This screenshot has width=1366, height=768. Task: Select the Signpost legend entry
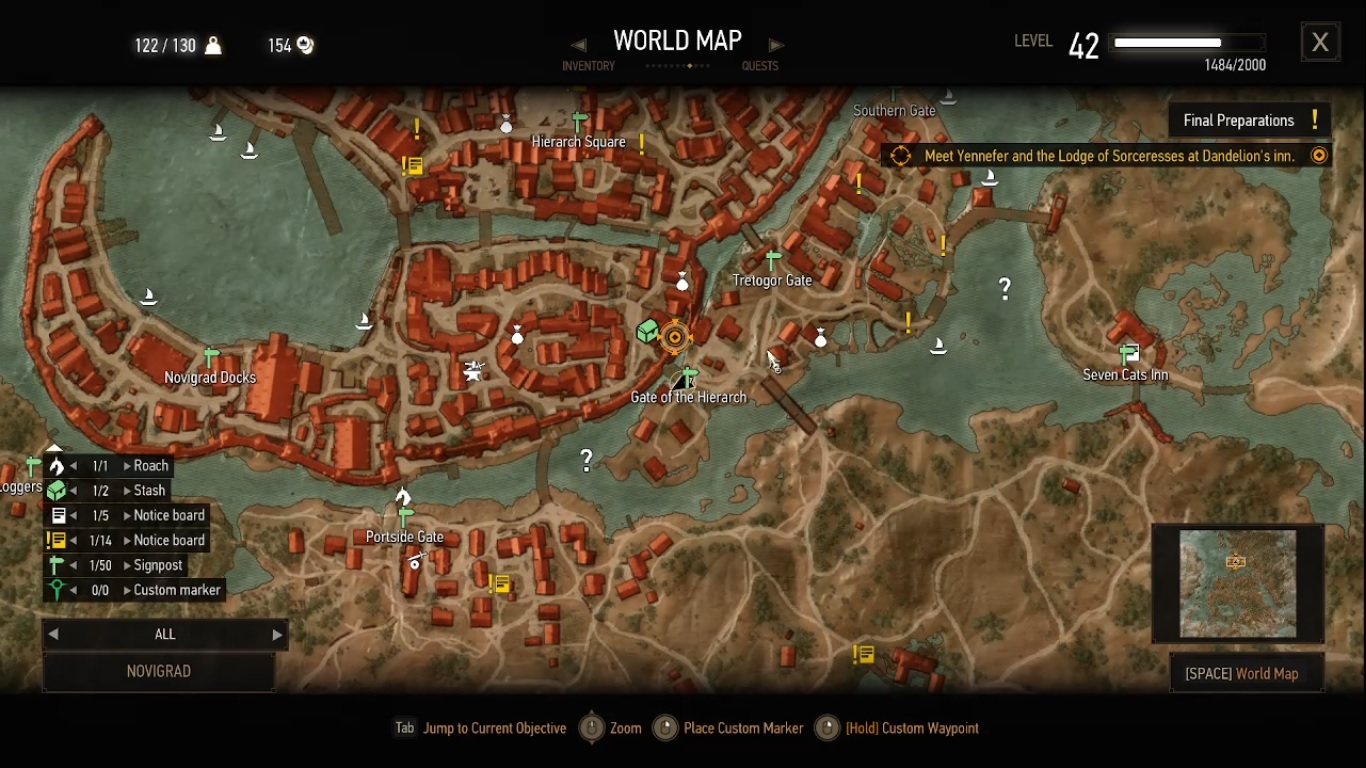(x=158, y=565)
